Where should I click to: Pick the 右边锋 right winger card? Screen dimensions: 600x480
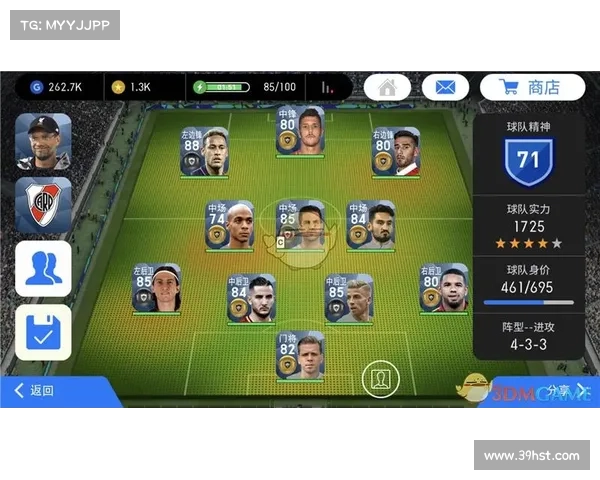pyautogui.click(x=396, y=152)
